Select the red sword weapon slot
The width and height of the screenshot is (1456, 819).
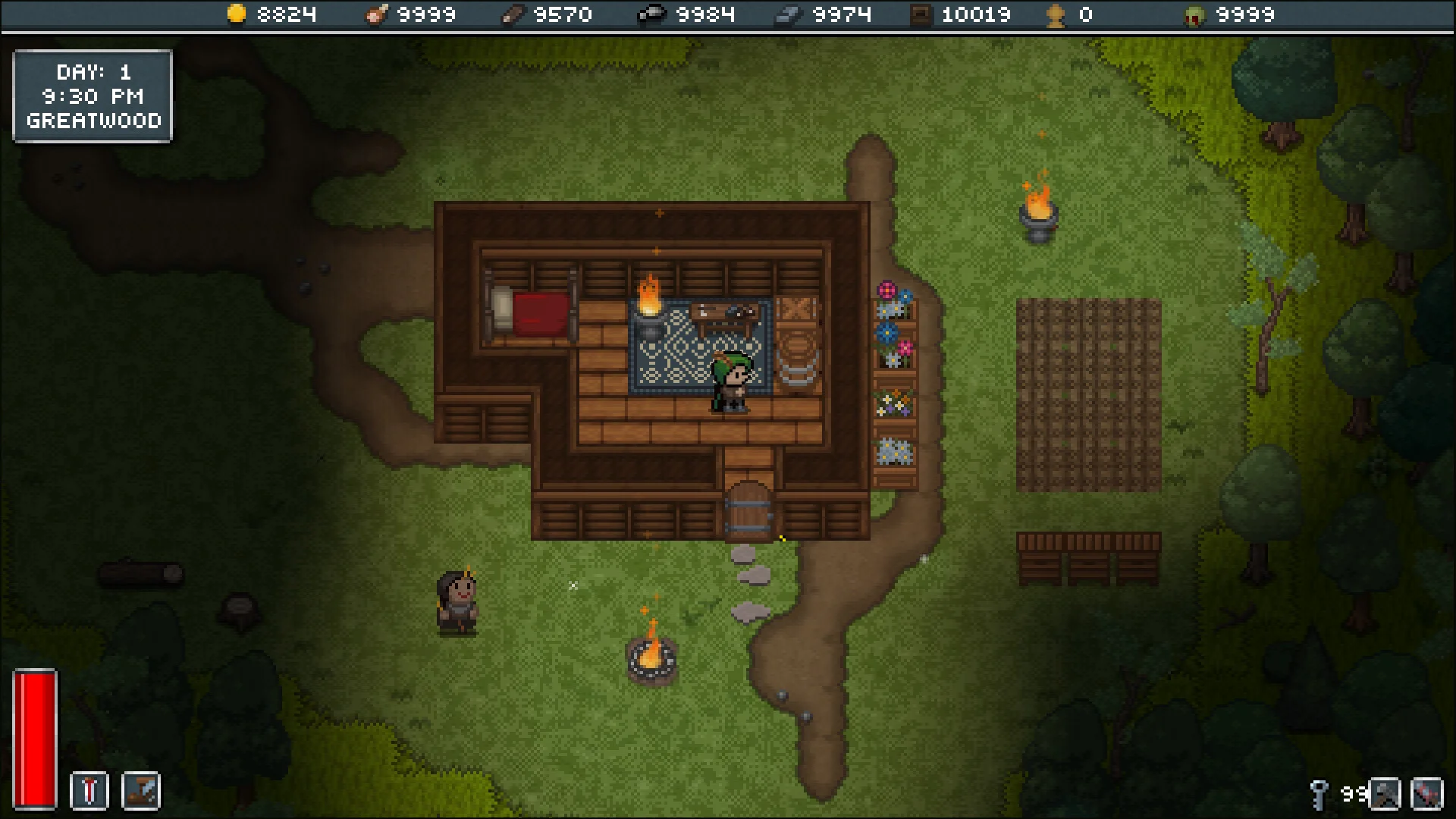tap(89, 791)
